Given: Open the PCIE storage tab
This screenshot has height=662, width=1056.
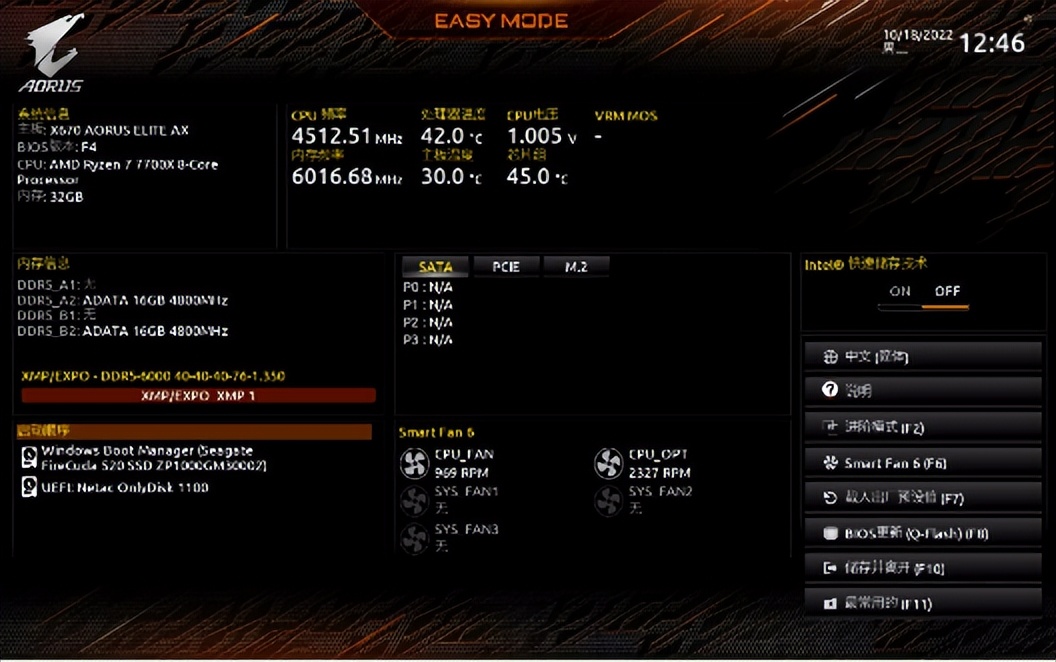Looking at the screenshot, I should [506, 267].
